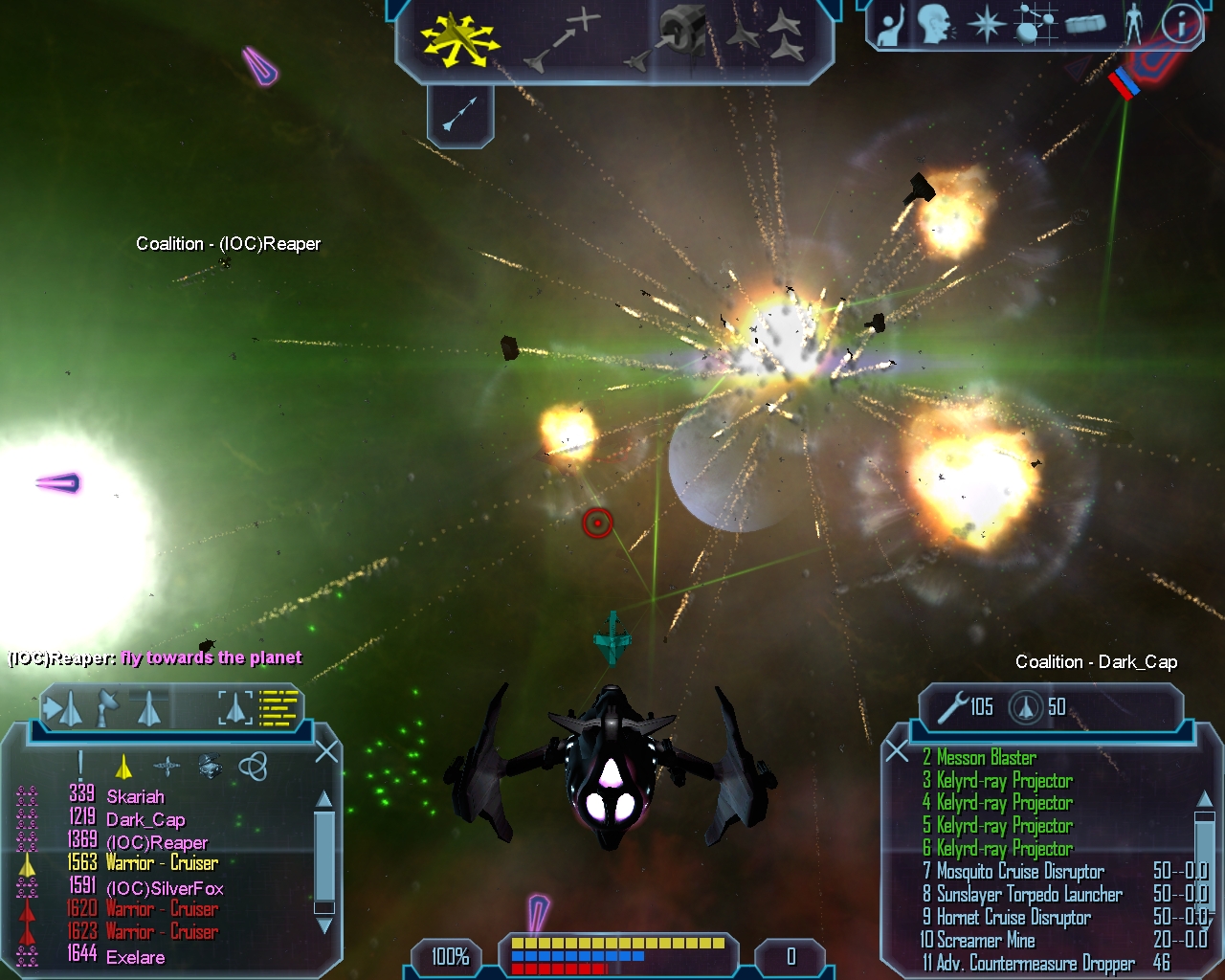1225x980 pixels.
Task: Close the contacts list panel
Action: (x=326, y=751)
